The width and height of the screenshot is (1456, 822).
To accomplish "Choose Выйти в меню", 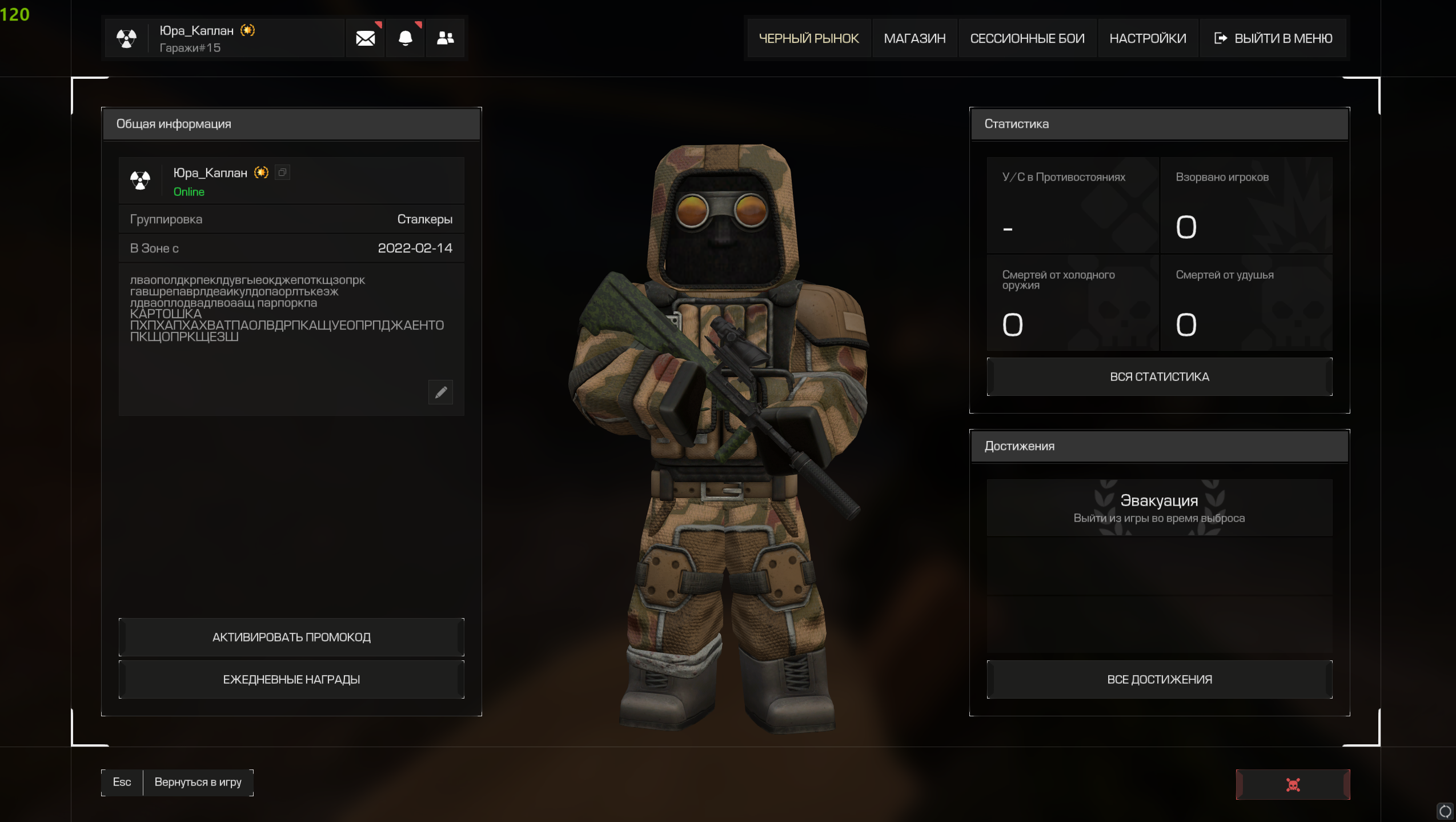I will tap(1273, 38).
